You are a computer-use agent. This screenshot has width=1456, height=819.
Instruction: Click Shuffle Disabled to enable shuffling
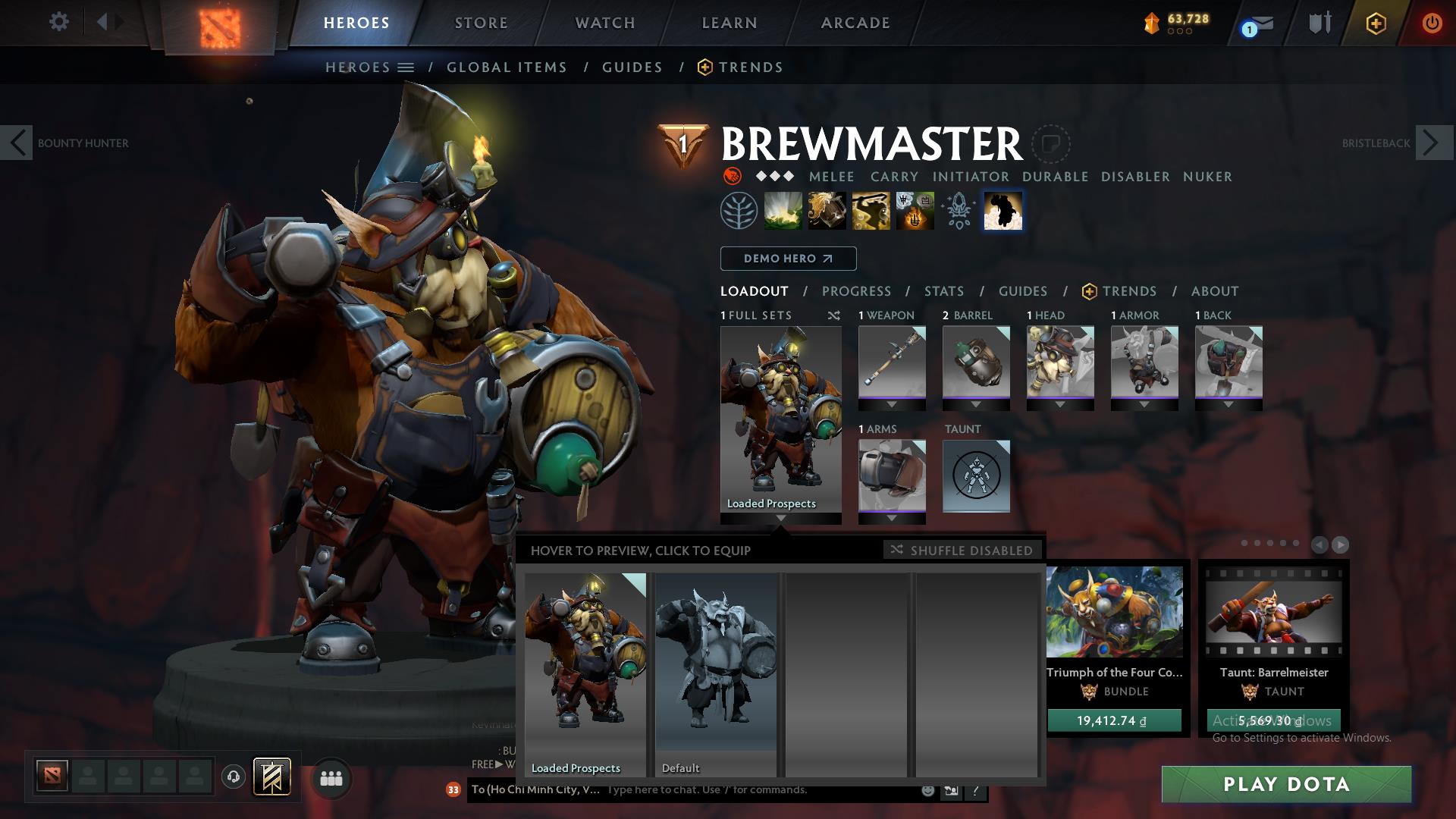(x=962, y=551)
